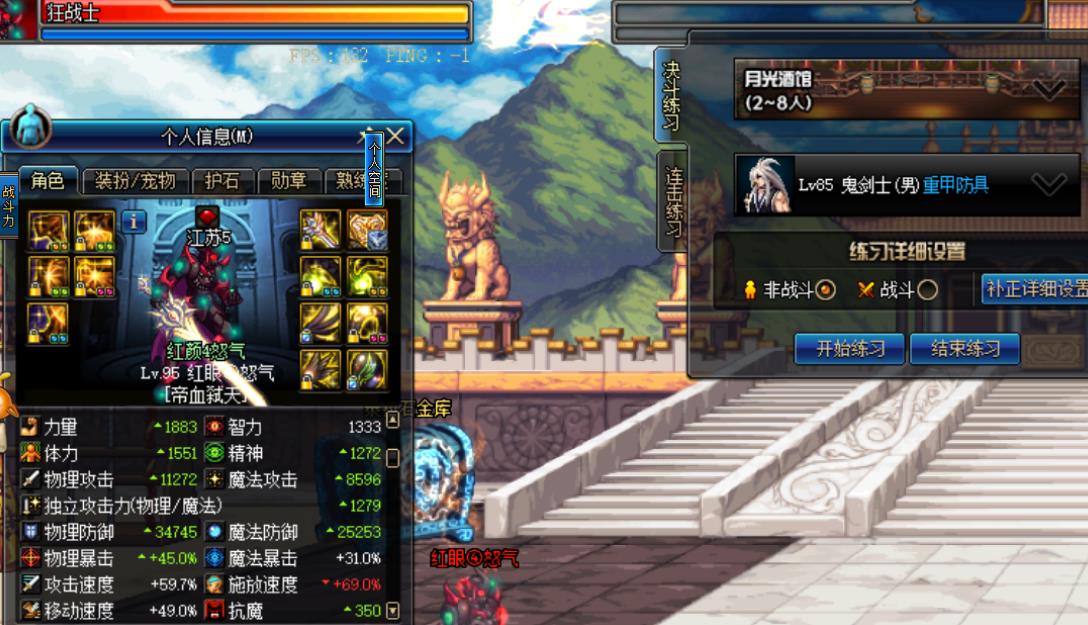Open the 护石 tab
Image resolution: width=1088 pixels, height=625 pixels.
221,181
